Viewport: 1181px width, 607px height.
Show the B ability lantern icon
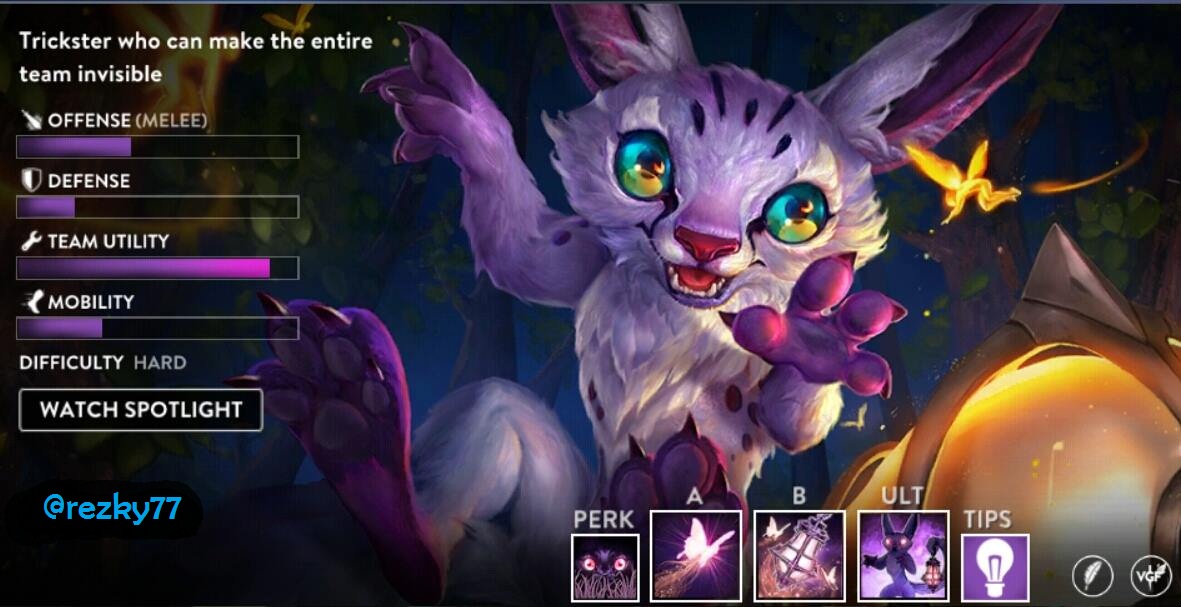point(799,556)
